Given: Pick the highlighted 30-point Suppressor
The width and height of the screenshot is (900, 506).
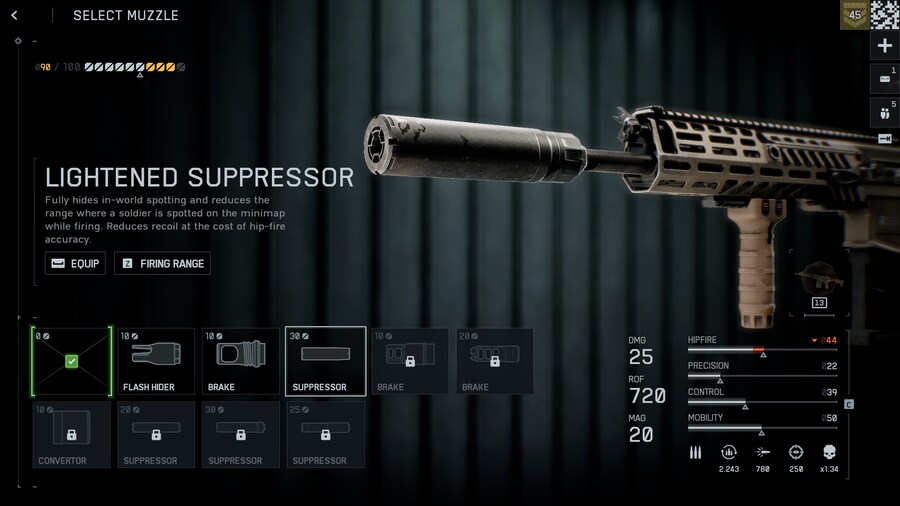Looking at the screenshot, I should 325,361.
